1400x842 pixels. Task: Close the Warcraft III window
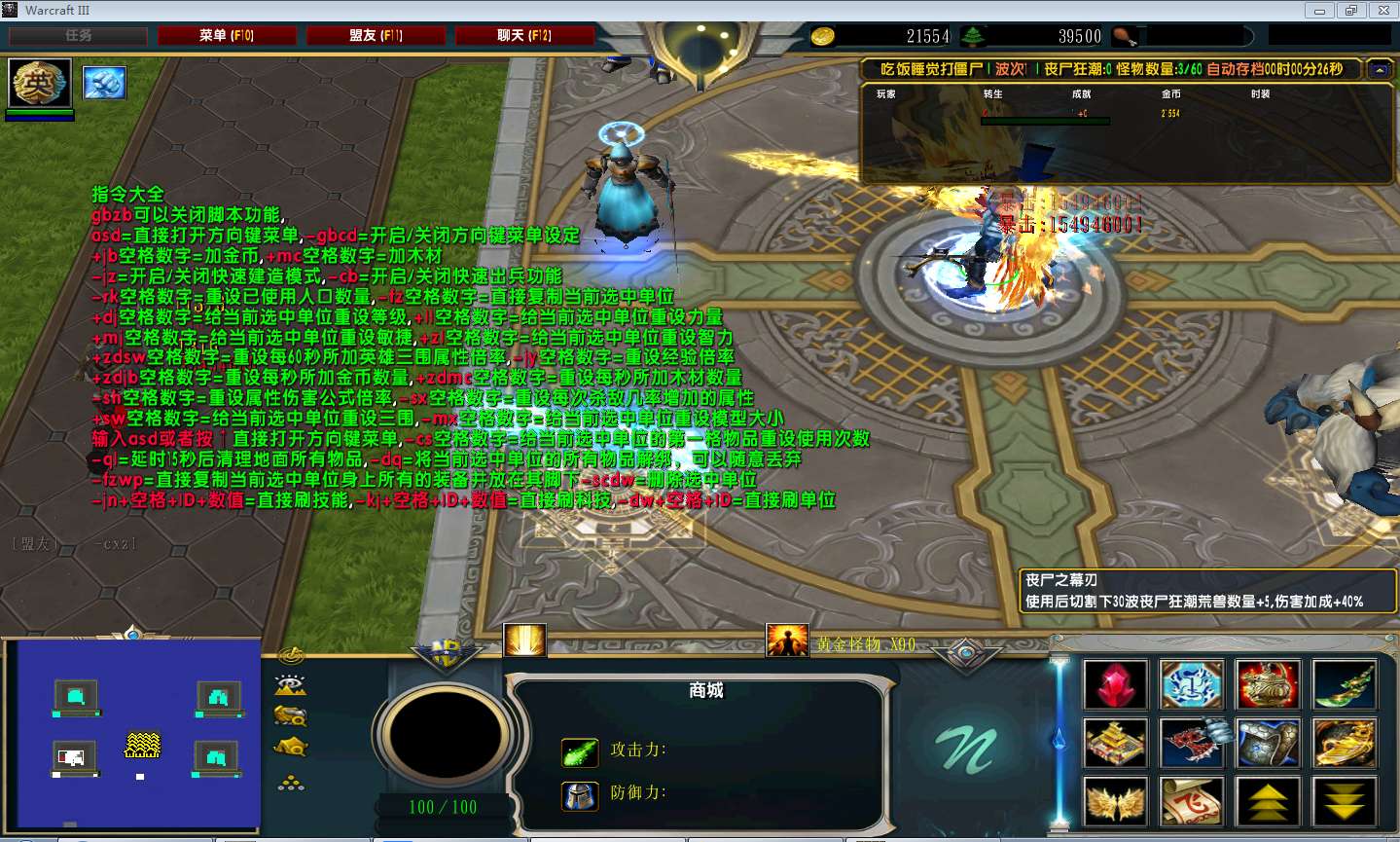pyautogui.click(x=1382, y=11)
